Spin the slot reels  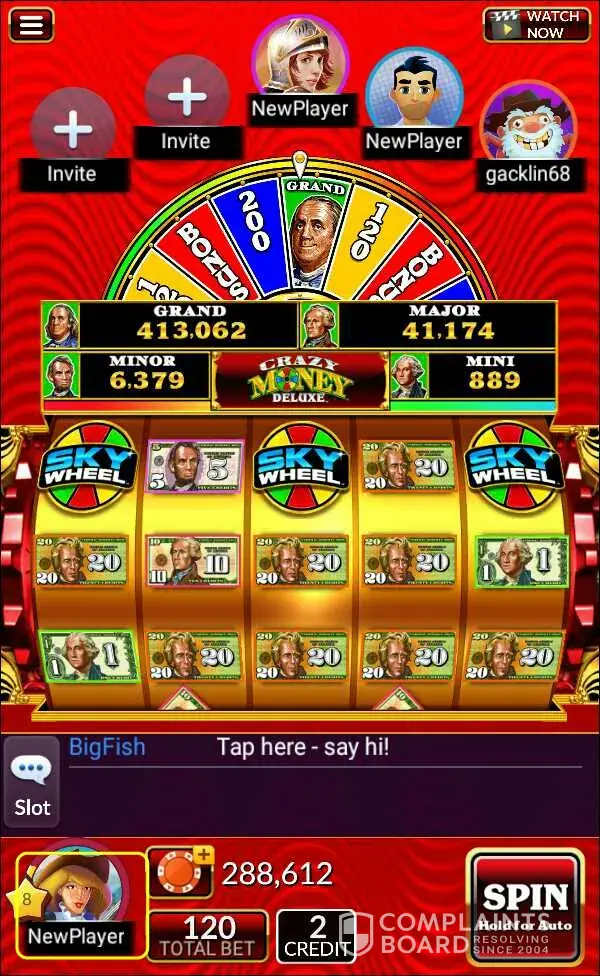coord(525,905)
